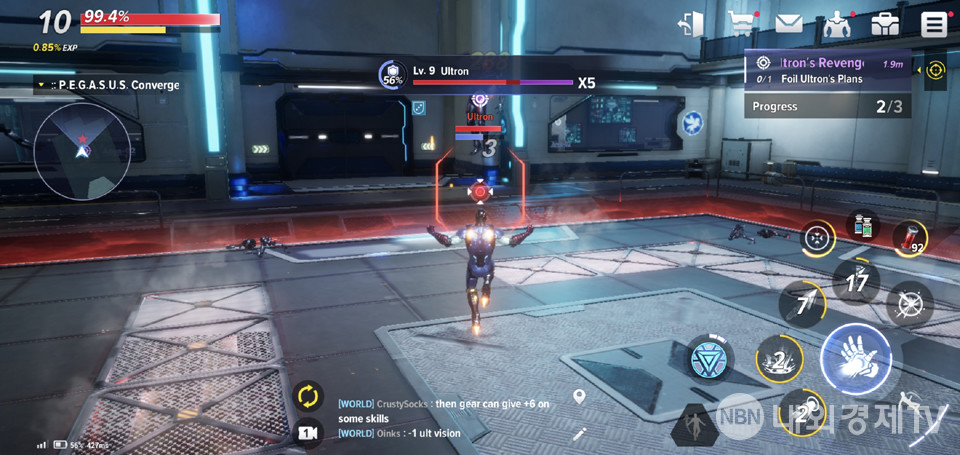This screenshot has width=960, height=455.
Task: Toggle the yellow auto-target quest button
Action: click(935, 70)
